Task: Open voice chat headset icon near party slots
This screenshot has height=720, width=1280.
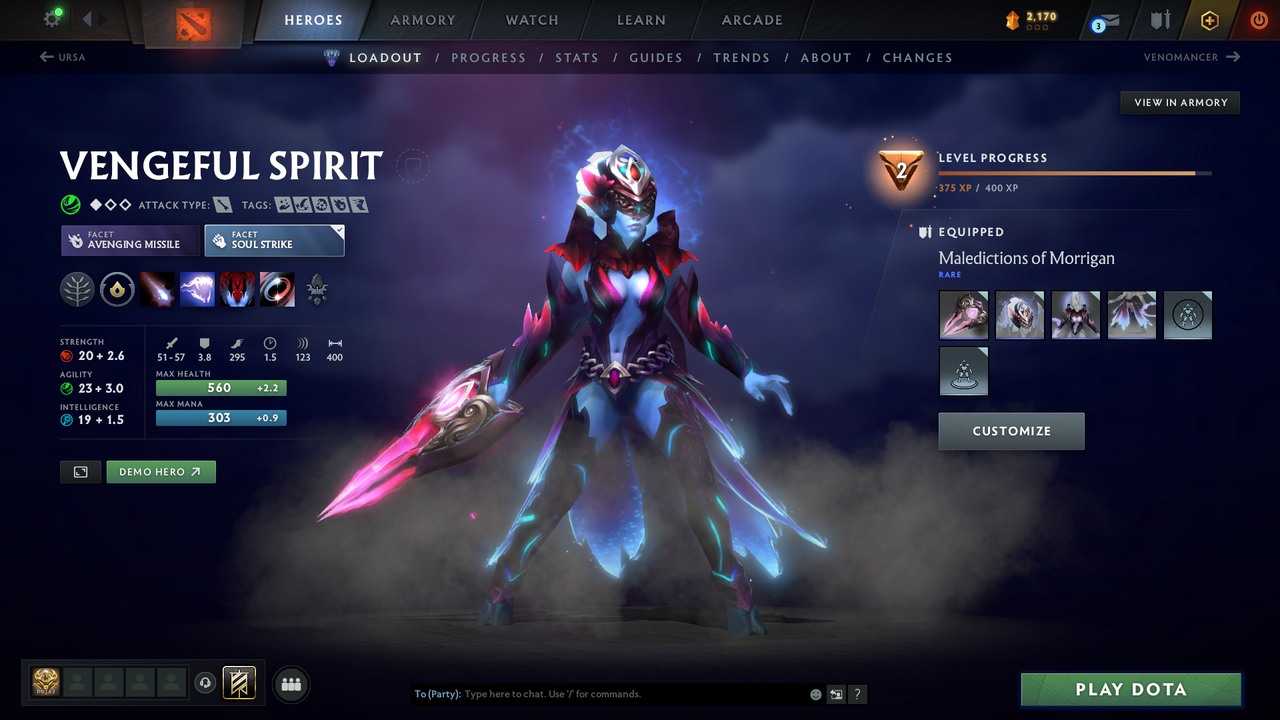Action: [x=207, y=683]
